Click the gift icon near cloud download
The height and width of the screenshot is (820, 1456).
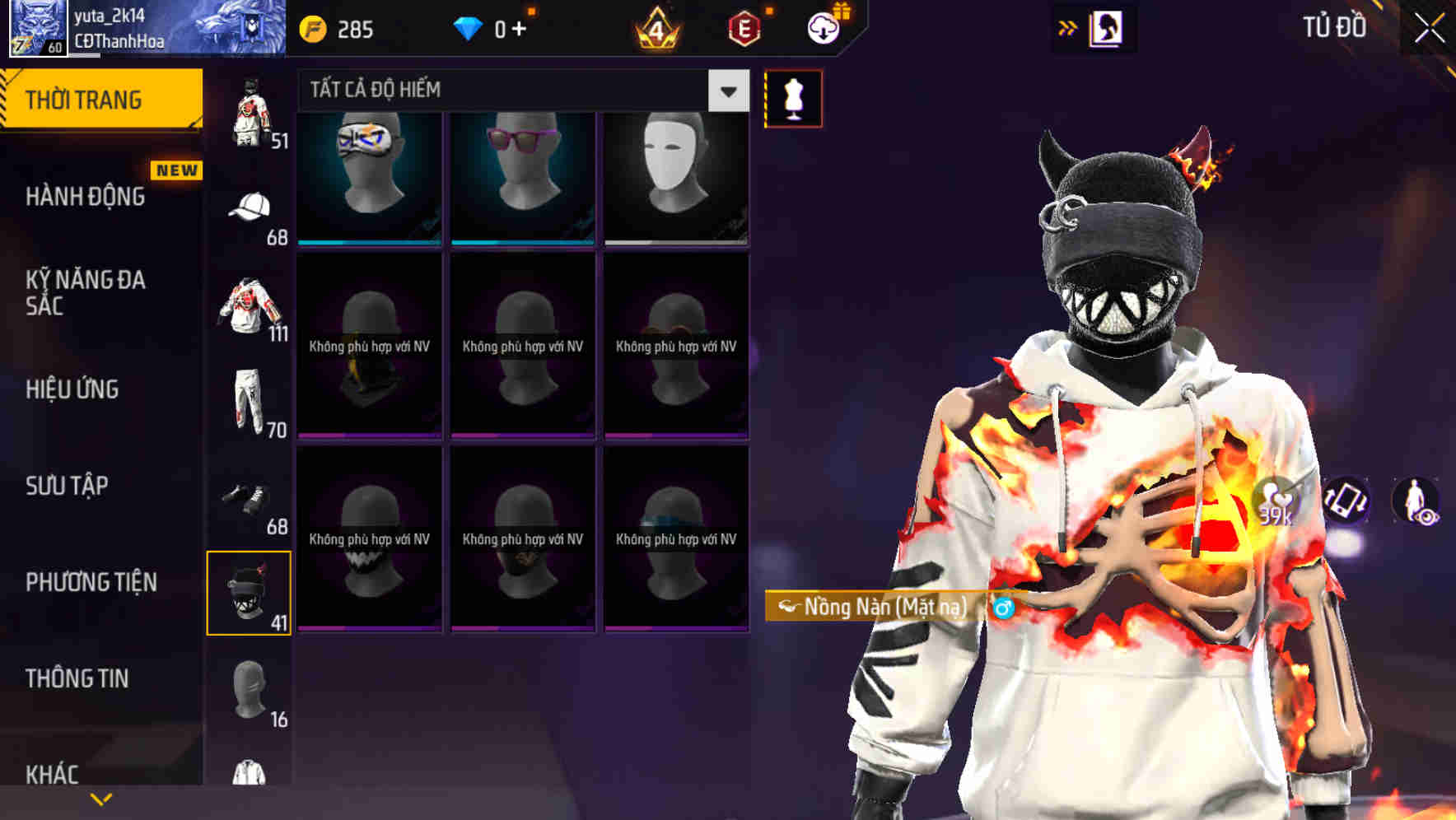click(x=841, y=9)
